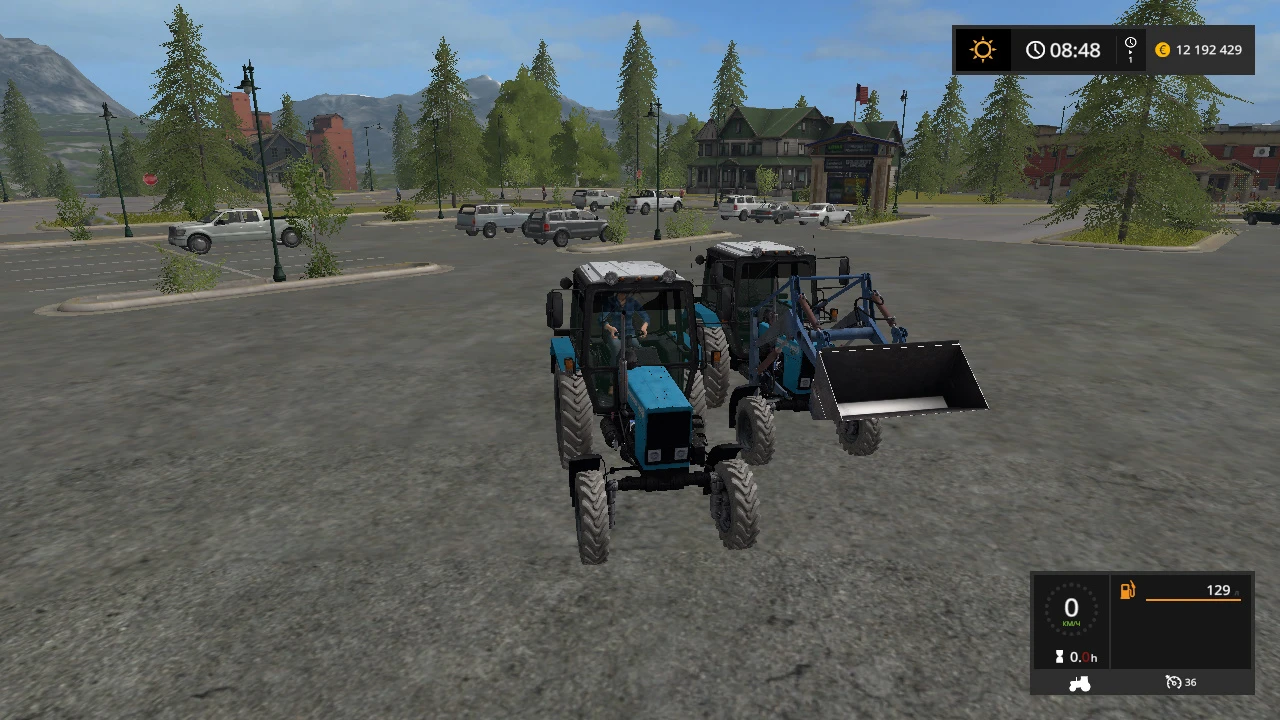Select the tractor vehicle icon

pos(1078,683)
